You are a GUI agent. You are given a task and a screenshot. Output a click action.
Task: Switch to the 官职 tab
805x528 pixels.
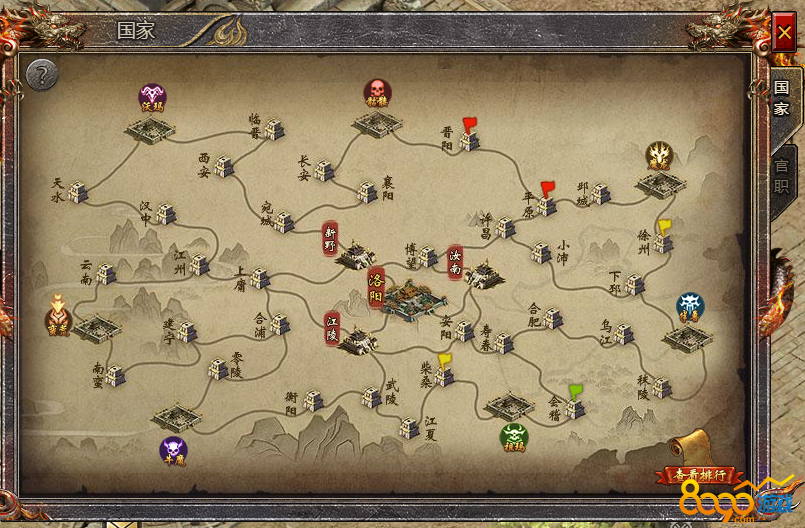(x=782, y=176)
